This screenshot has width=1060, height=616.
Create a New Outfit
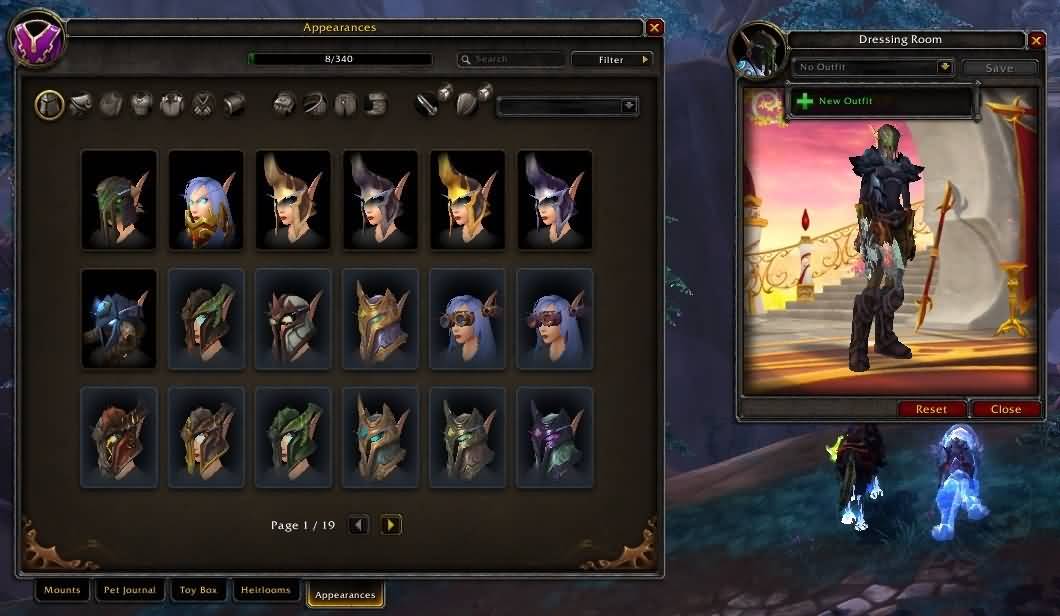point(844,101)
